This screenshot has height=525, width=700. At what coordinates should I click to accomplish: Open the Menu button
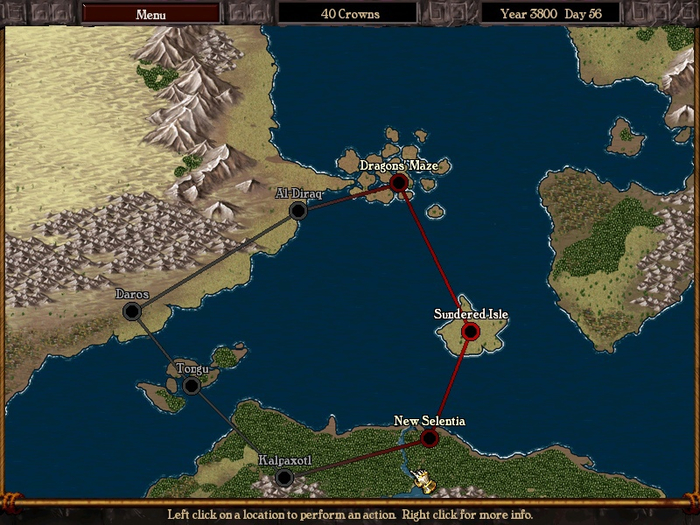click(x=150, y=14)
